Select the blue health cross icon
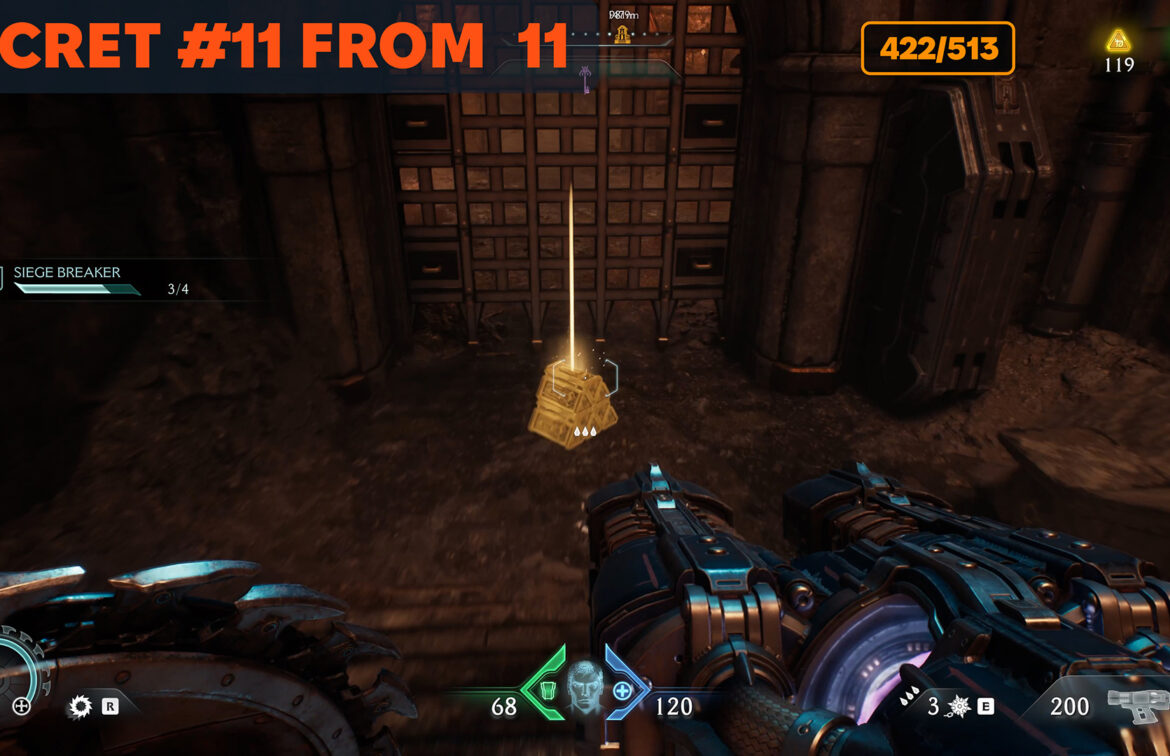This screenshot has width=1170, height=756. (x=622, y=690)
